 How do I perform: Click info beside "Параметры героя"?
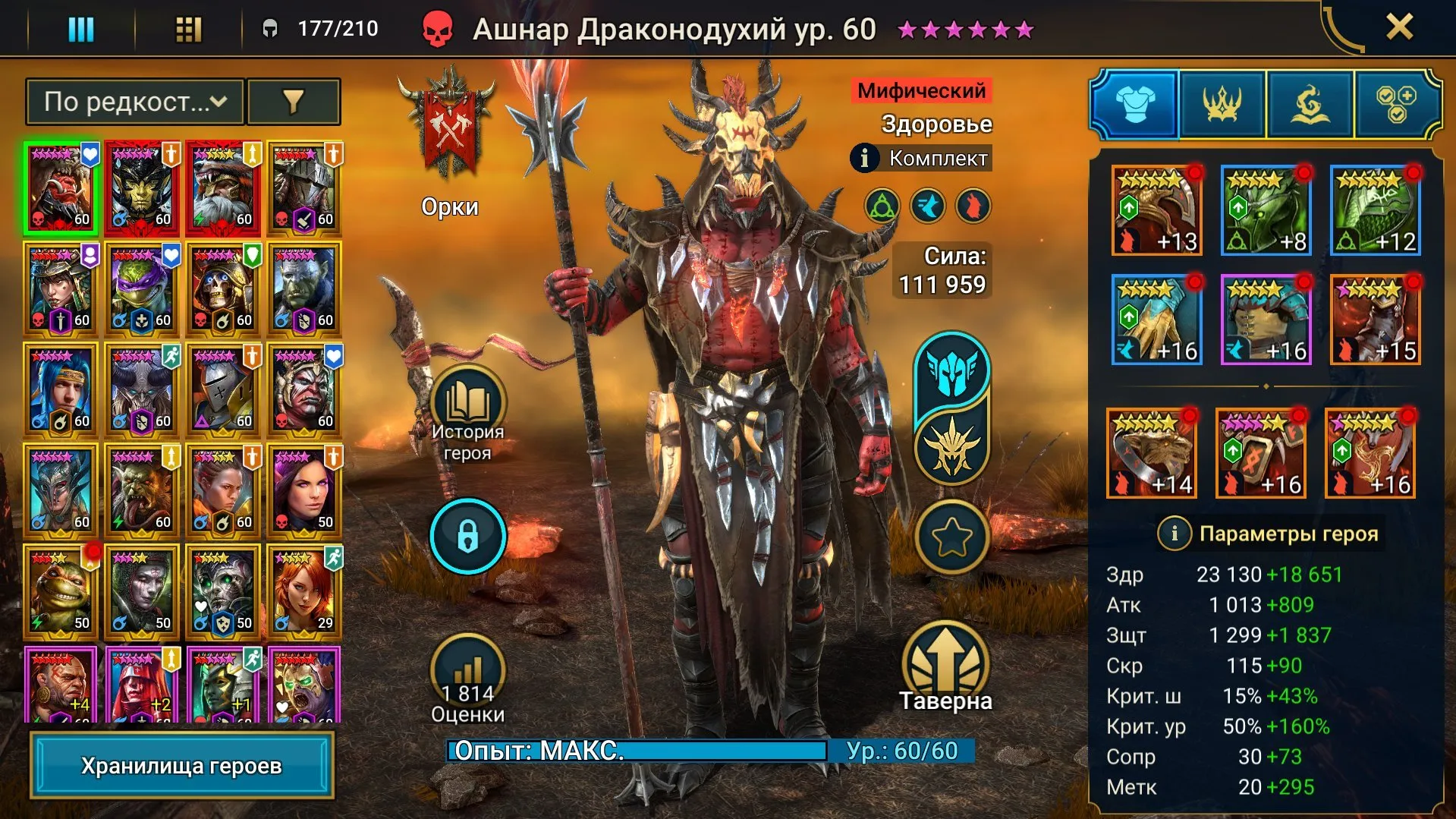click(1175, 533)
